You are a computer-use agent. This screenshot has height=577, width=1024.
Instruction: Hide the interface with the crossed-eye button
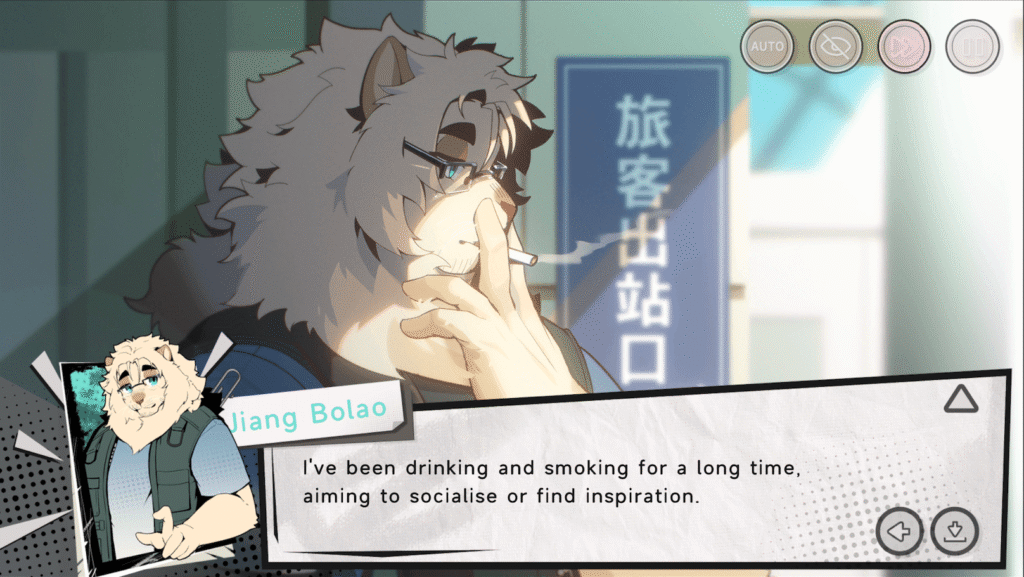click(x=836, y=46)
